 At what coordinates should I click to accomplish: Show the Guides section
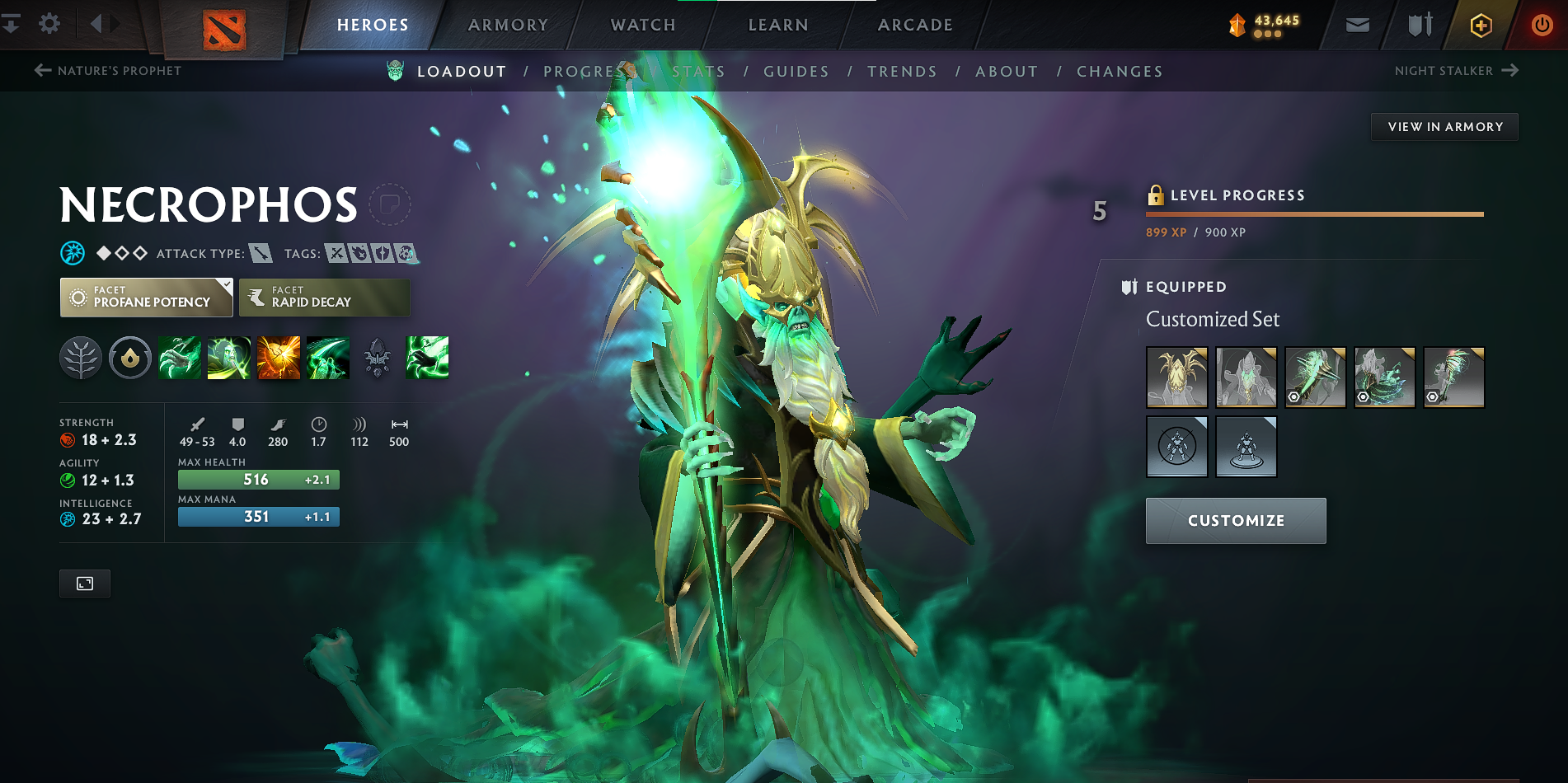796,72
